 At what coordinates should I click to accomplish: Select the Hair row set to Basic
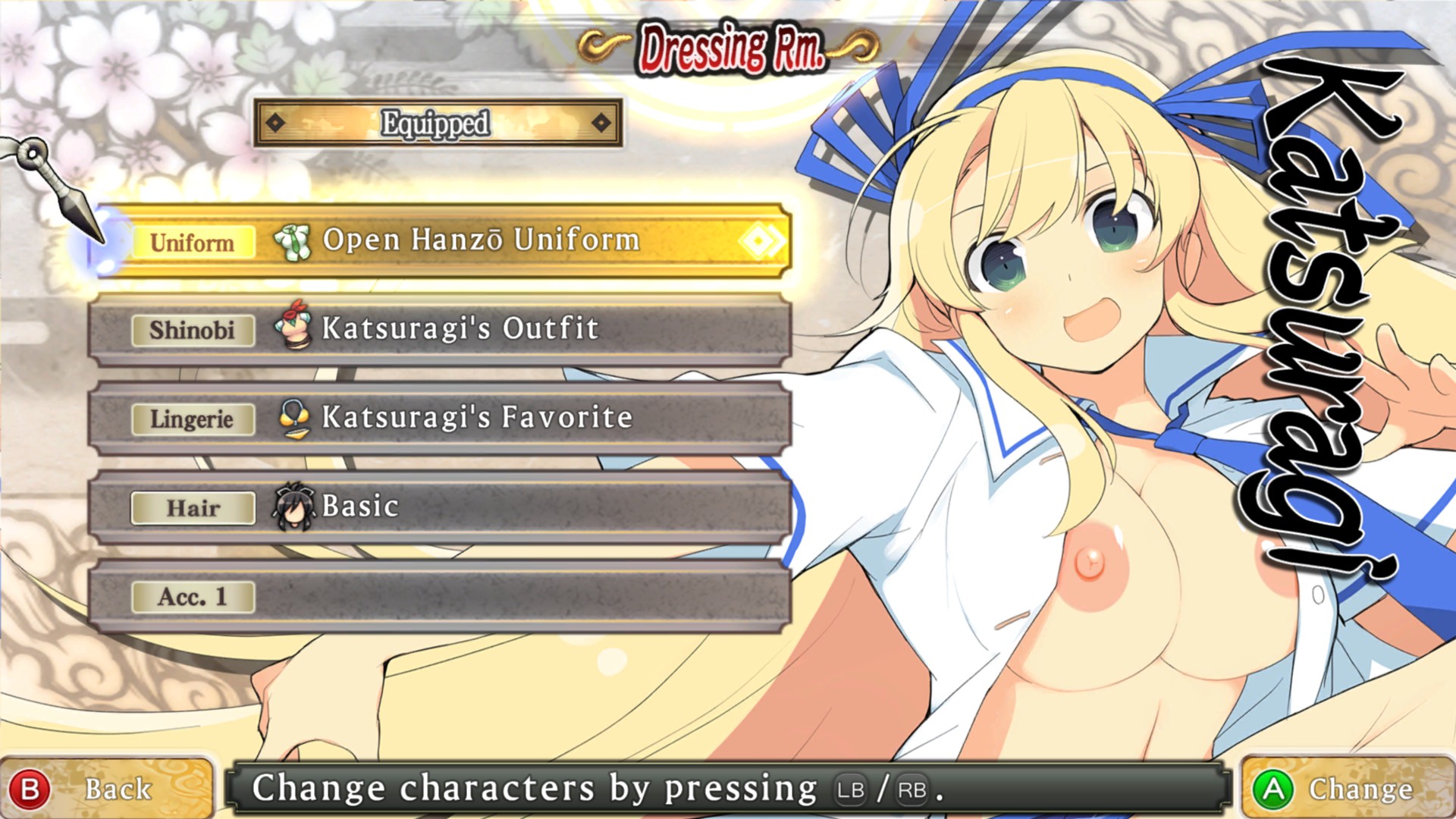(441, 507)
